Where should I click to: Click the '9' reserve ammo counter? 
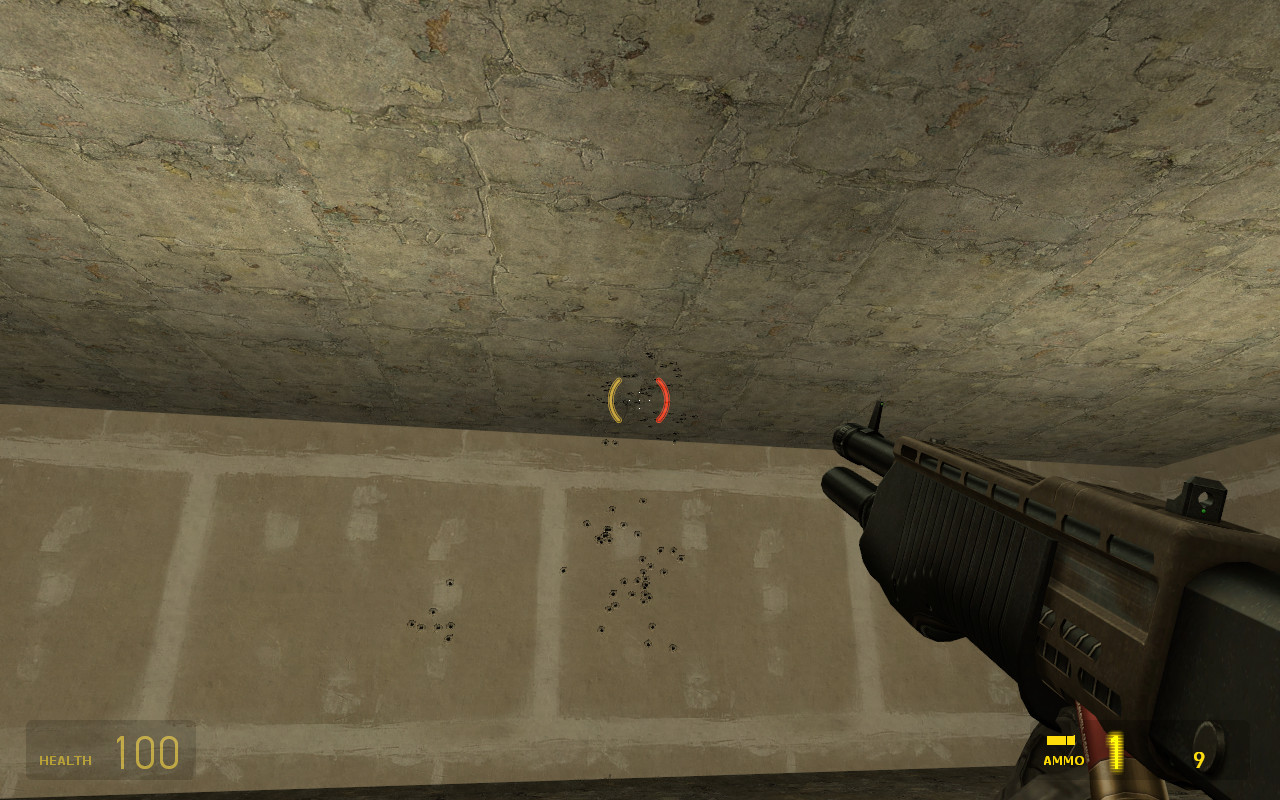(x=1199, y=759)
